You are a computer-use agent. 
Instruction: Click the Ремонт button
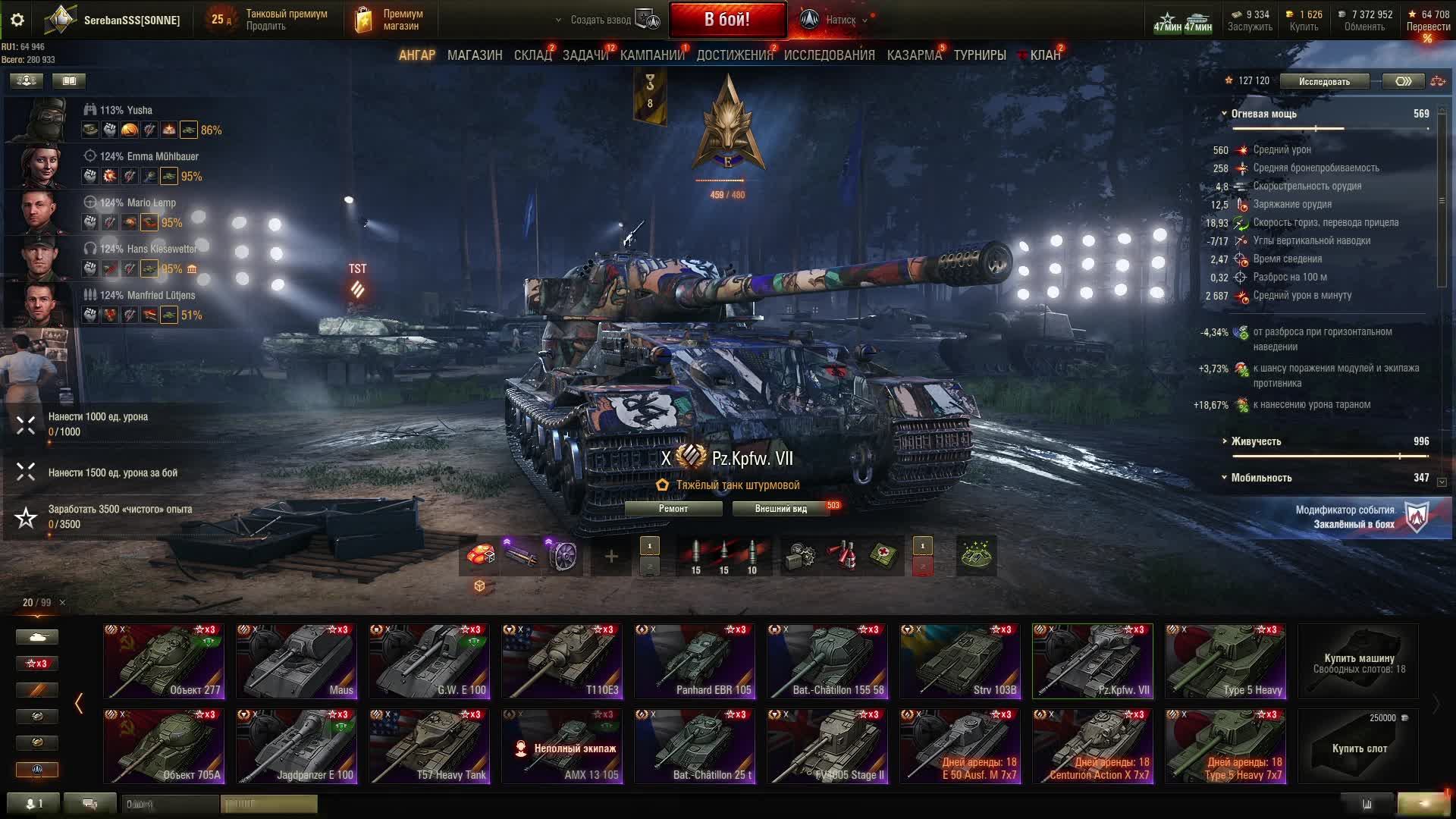pyautogui.click(x=673, y=509)
